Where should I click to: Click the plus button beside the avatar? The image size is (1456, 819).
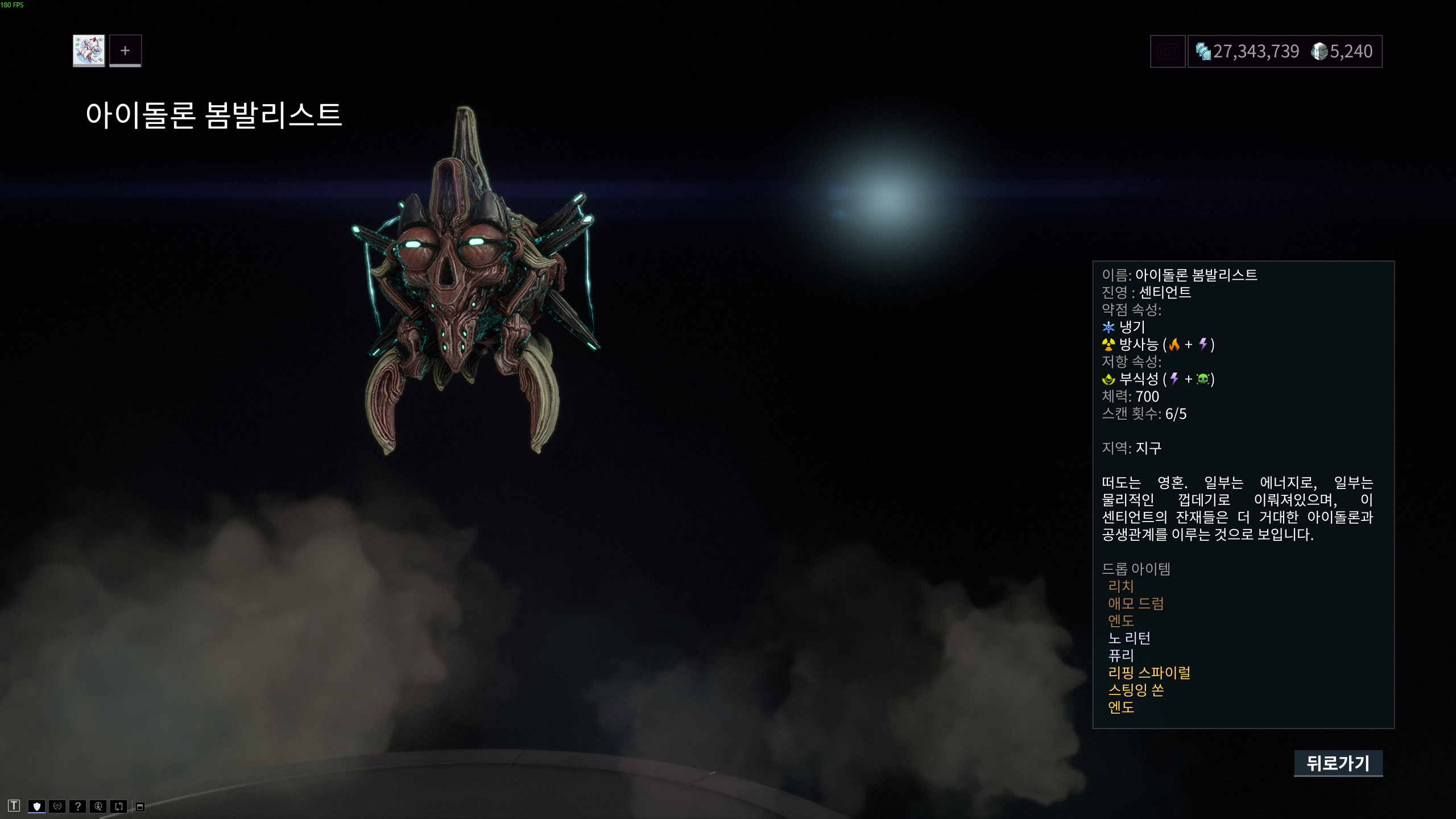point(125,51)
